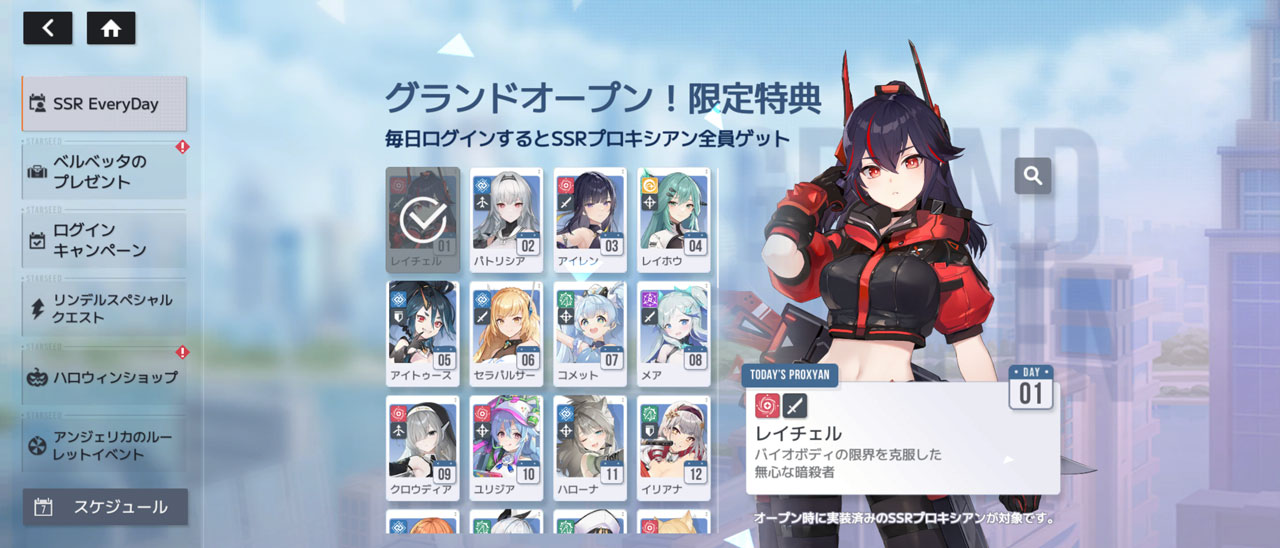Image resolution: width=1280 pixels, height=548 pixels.
Task: Select day 05 アイトゥース card
Action: coord(423,334)
